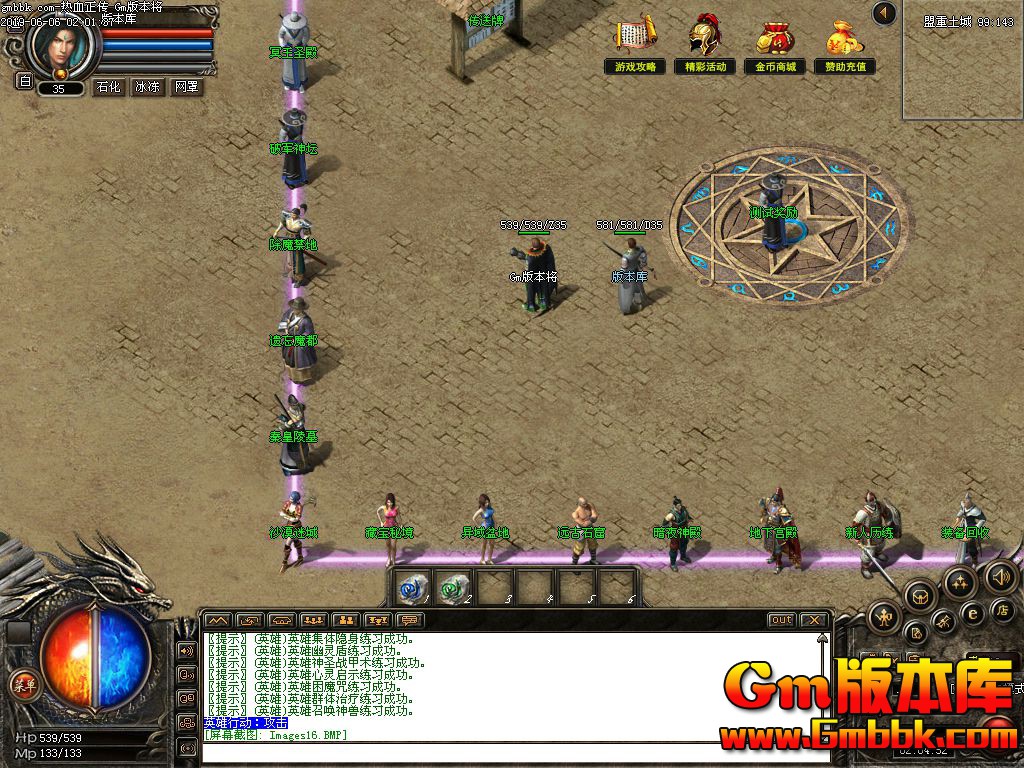Toggle the 石化 petrify button
Image resolution: width=1024 pixels, height=768 pixels.
pos(108,87)
